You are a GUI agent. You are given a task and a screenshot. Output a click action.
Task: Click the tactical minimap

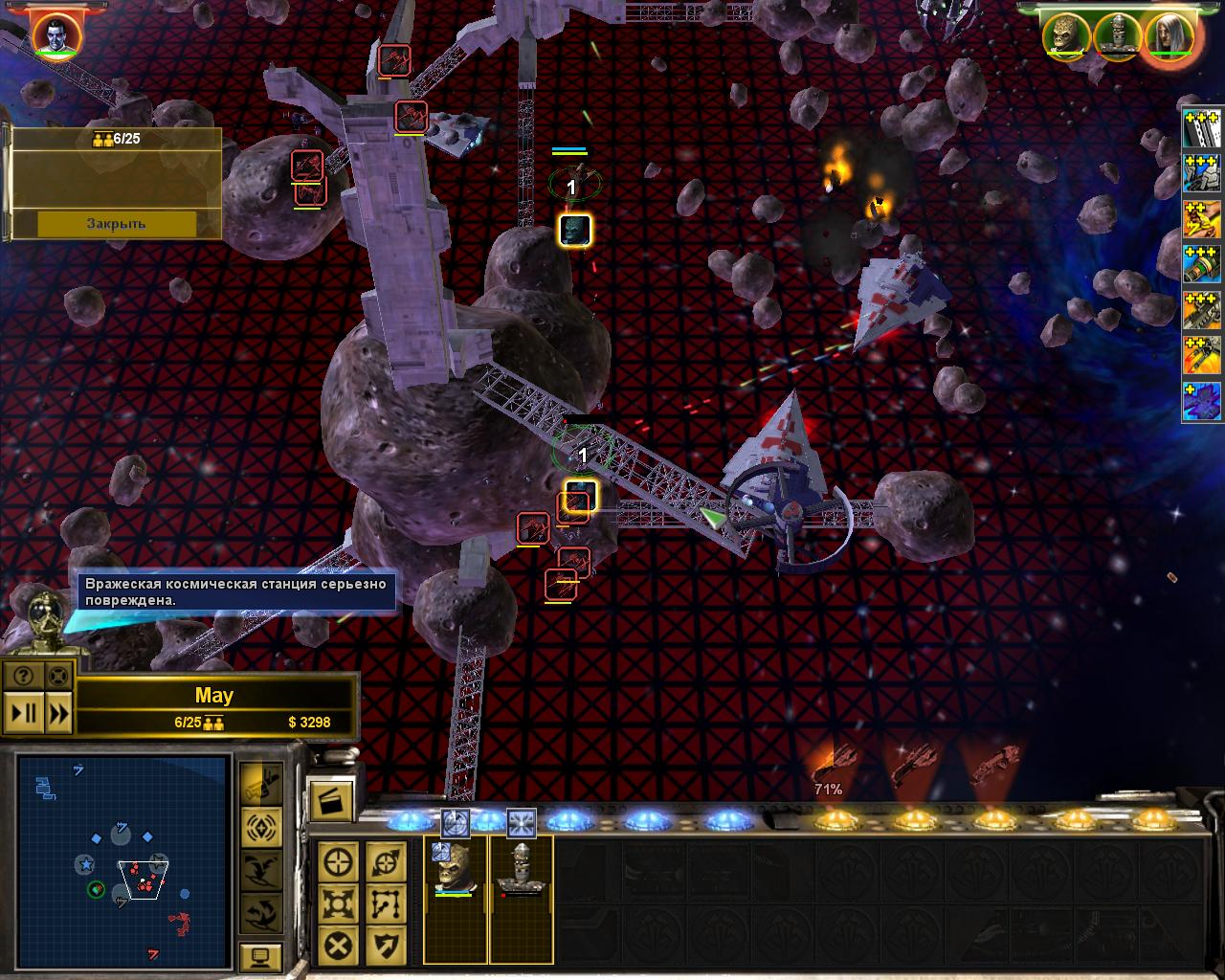pos(123,847)
